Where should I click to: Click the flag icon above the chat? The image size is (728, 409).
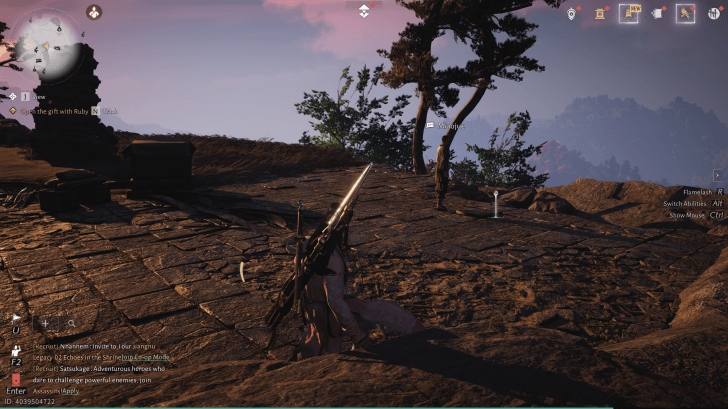pos(15,319)
